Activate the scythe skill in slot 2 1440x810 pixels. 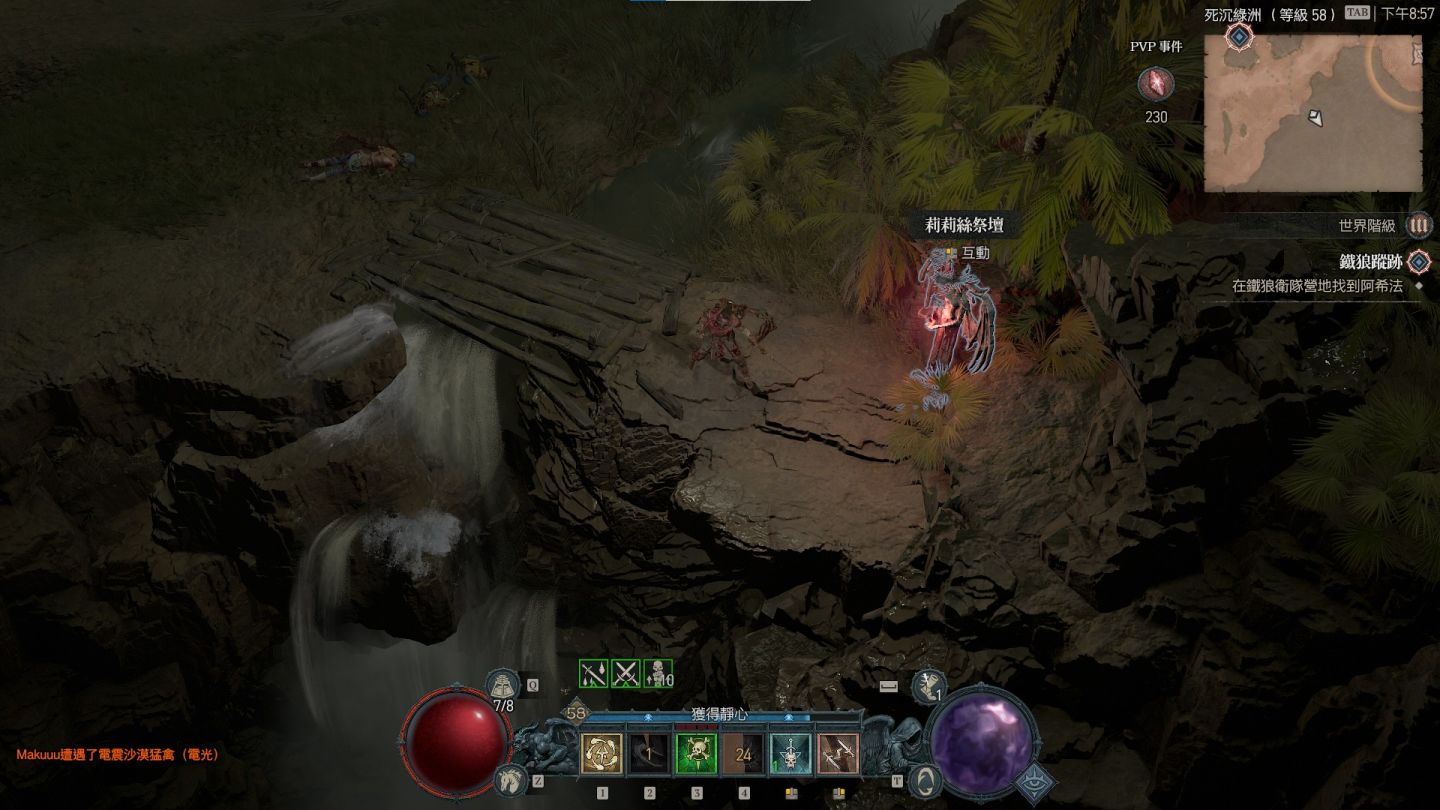[x=649, y=754]
